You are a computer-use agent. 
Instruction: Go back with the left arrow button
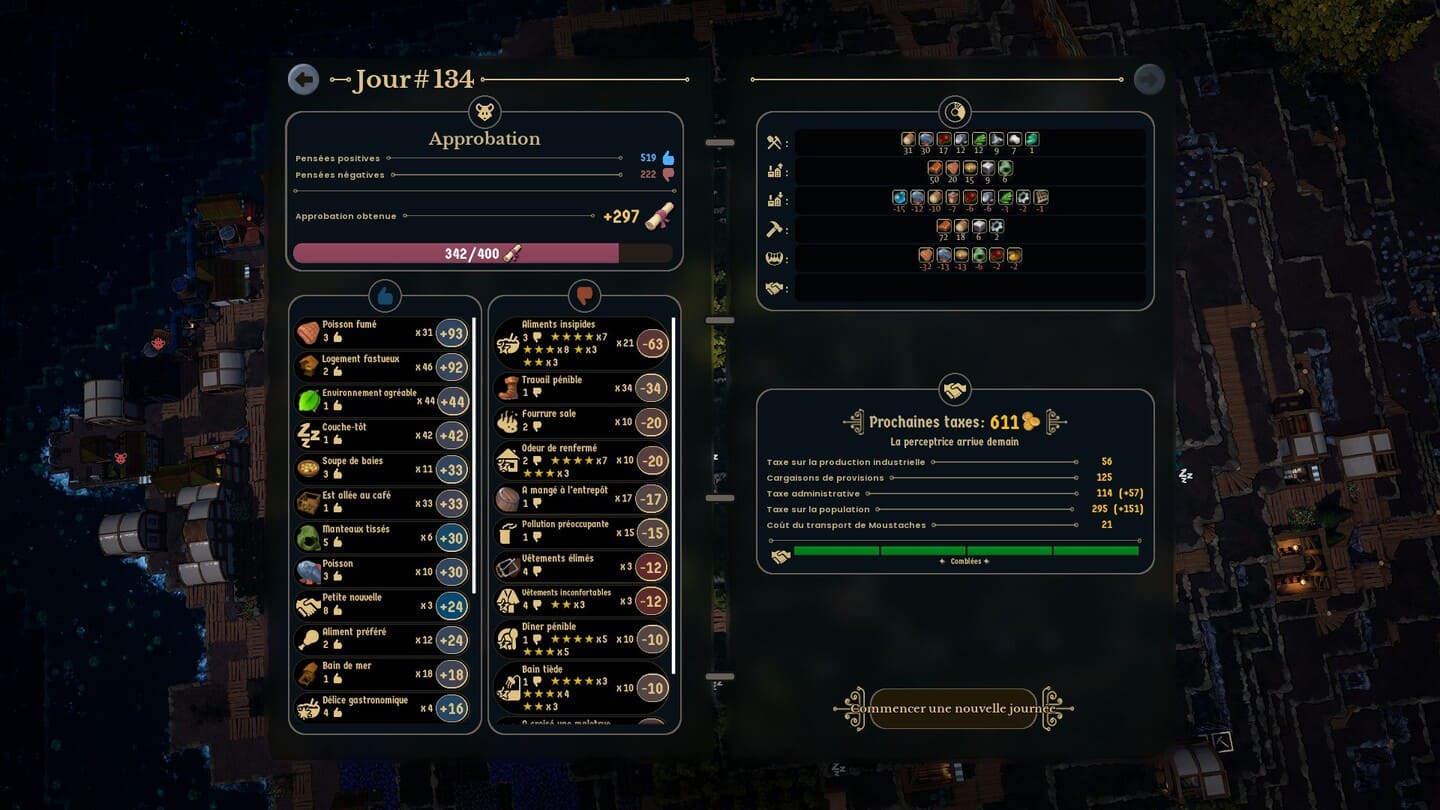click(x=303, y=79)
